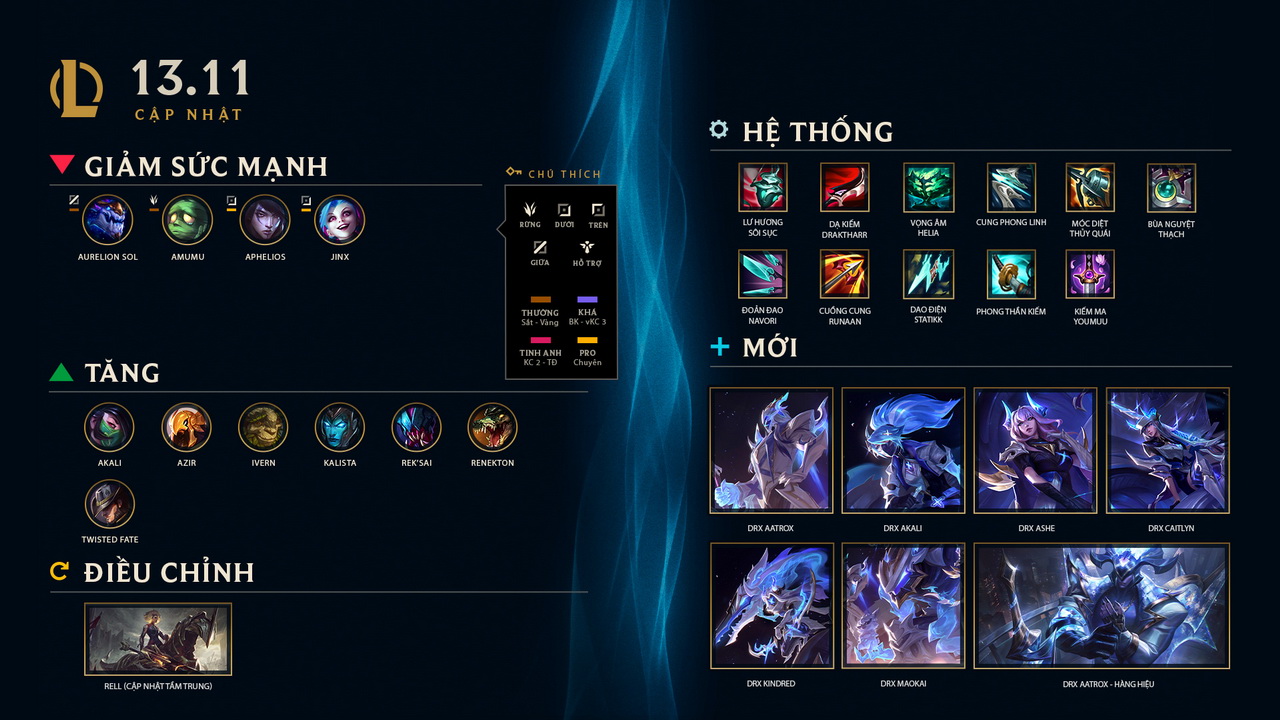The image size is (1280, 720).
Task: Select the Da Kiếm Draktharr item icon
Action: [845, 188]
